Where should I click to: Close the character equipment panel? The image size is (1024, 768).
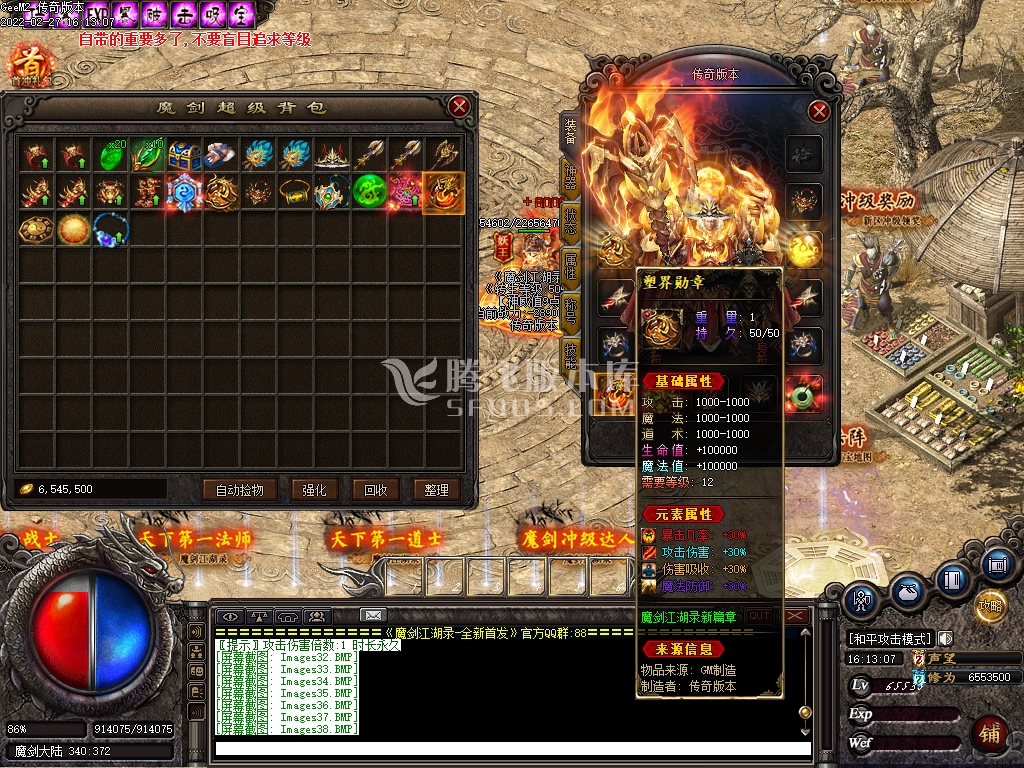click(x=819, y=111)
